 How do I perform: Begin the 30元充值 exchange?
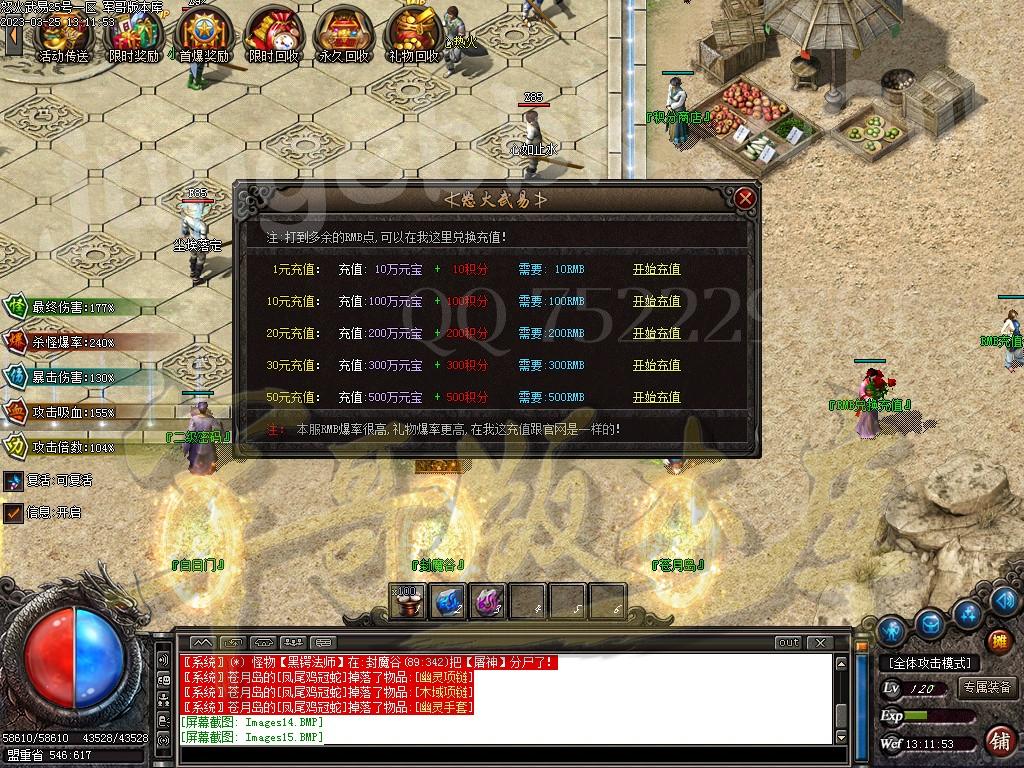point(656,365)
